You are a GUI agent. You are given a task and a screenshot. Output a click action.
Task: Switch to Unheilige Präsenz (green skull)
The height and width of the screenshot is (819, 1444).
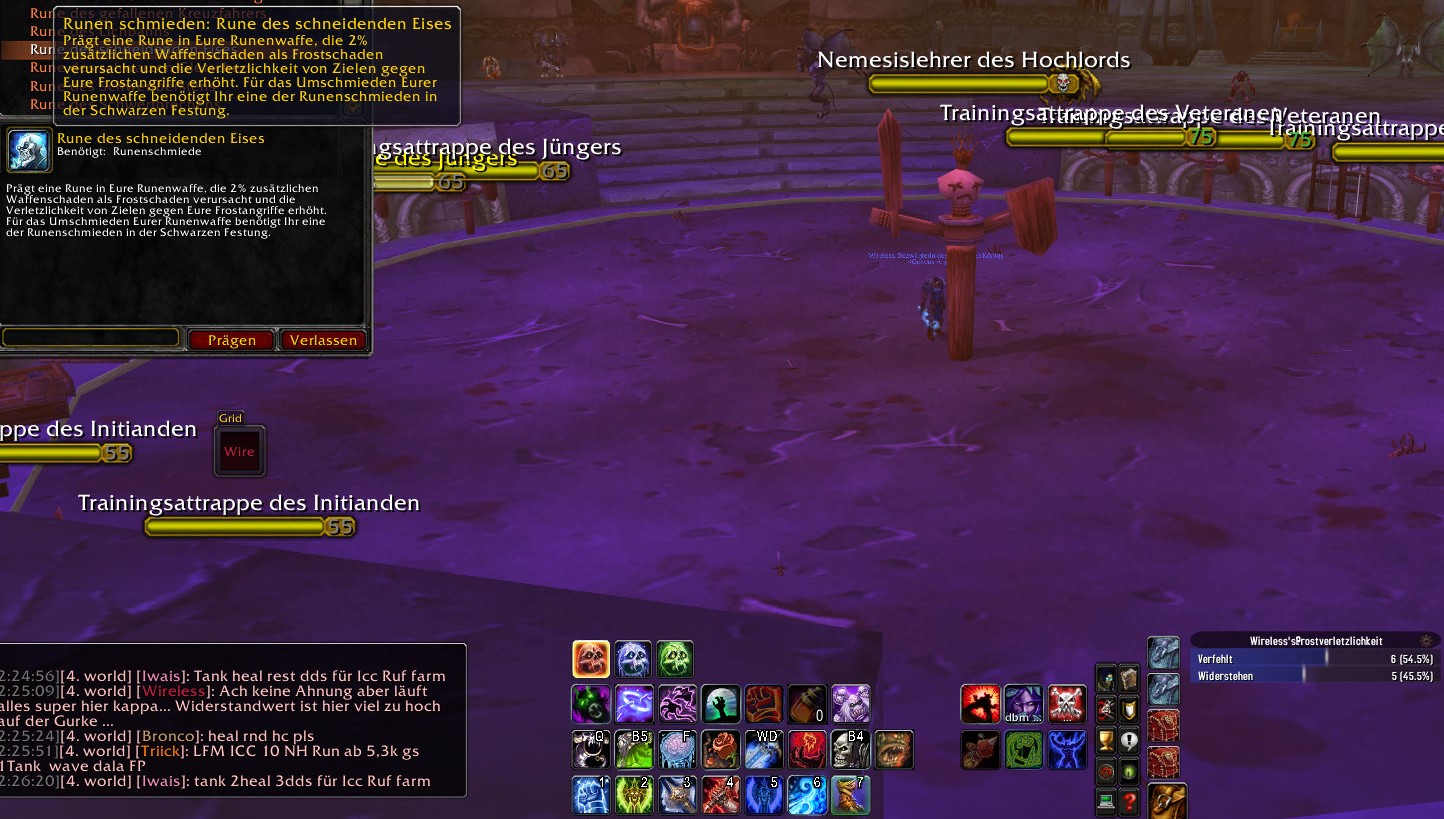click(x=675, y=658)
